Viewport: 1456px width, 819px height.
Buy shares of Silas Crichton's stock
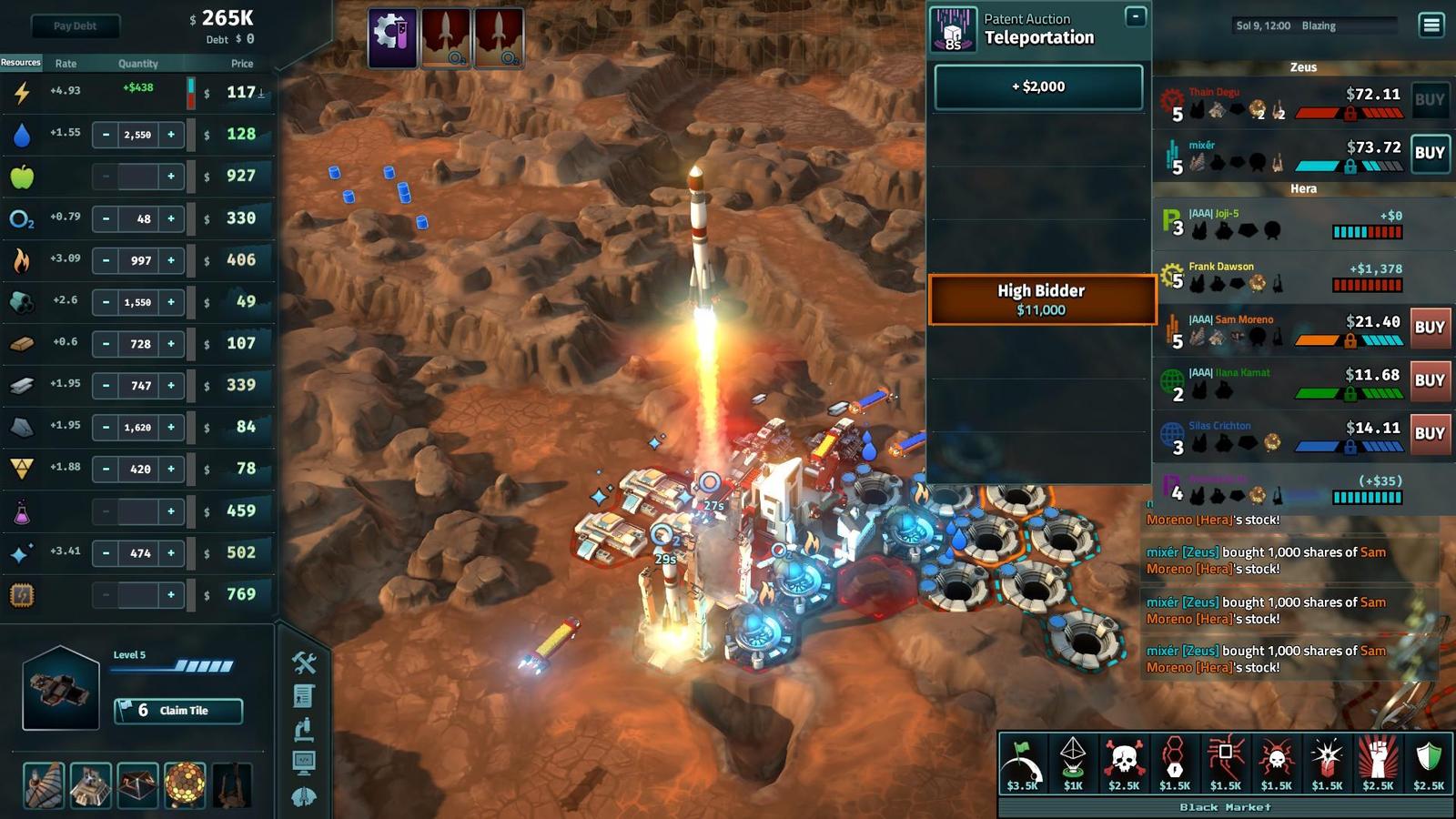[x=1429, y=434]
